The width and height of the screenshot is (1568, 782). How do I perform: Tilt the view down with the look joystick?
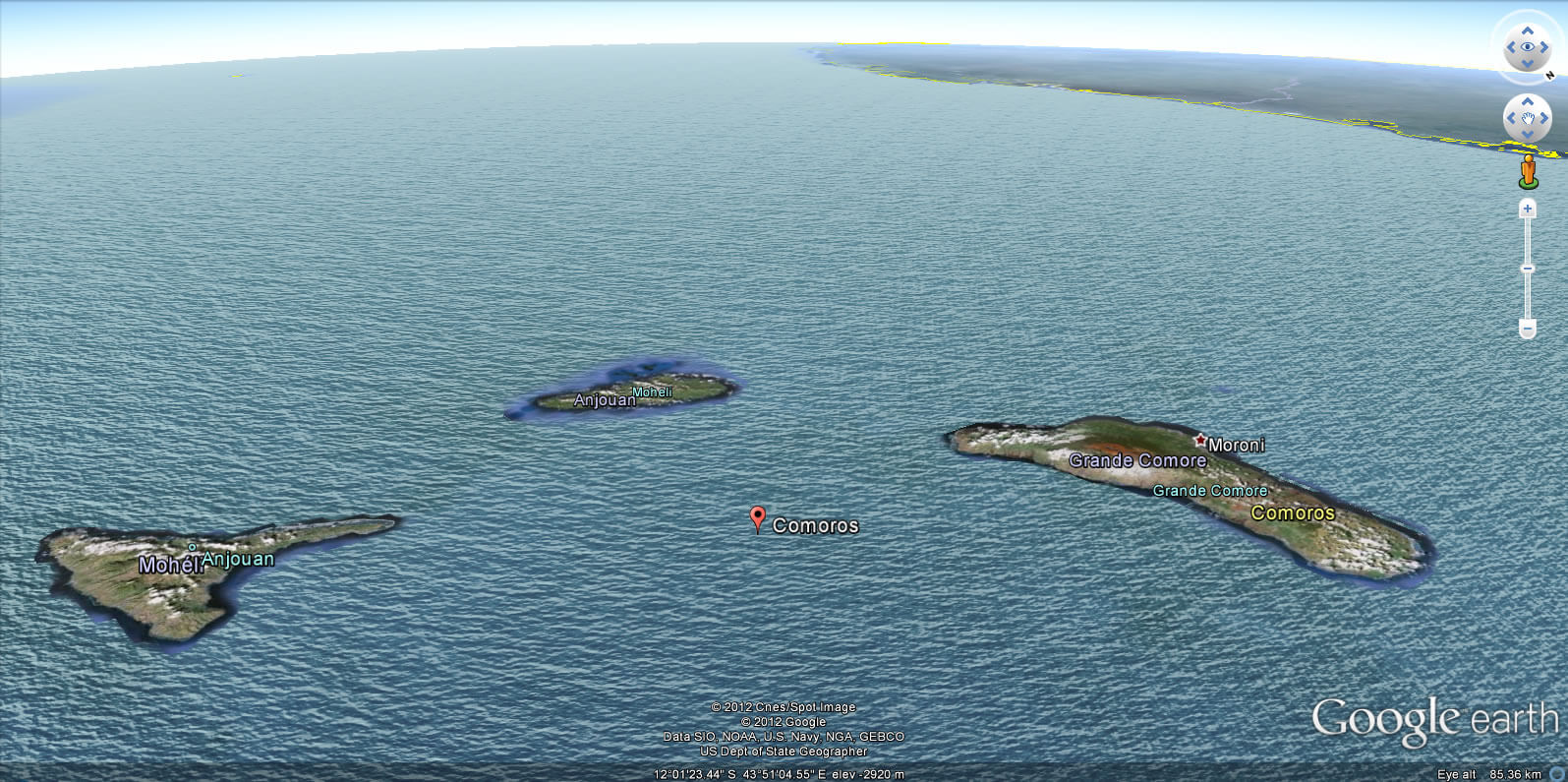pyautogui.click(x=1527, y=63)
